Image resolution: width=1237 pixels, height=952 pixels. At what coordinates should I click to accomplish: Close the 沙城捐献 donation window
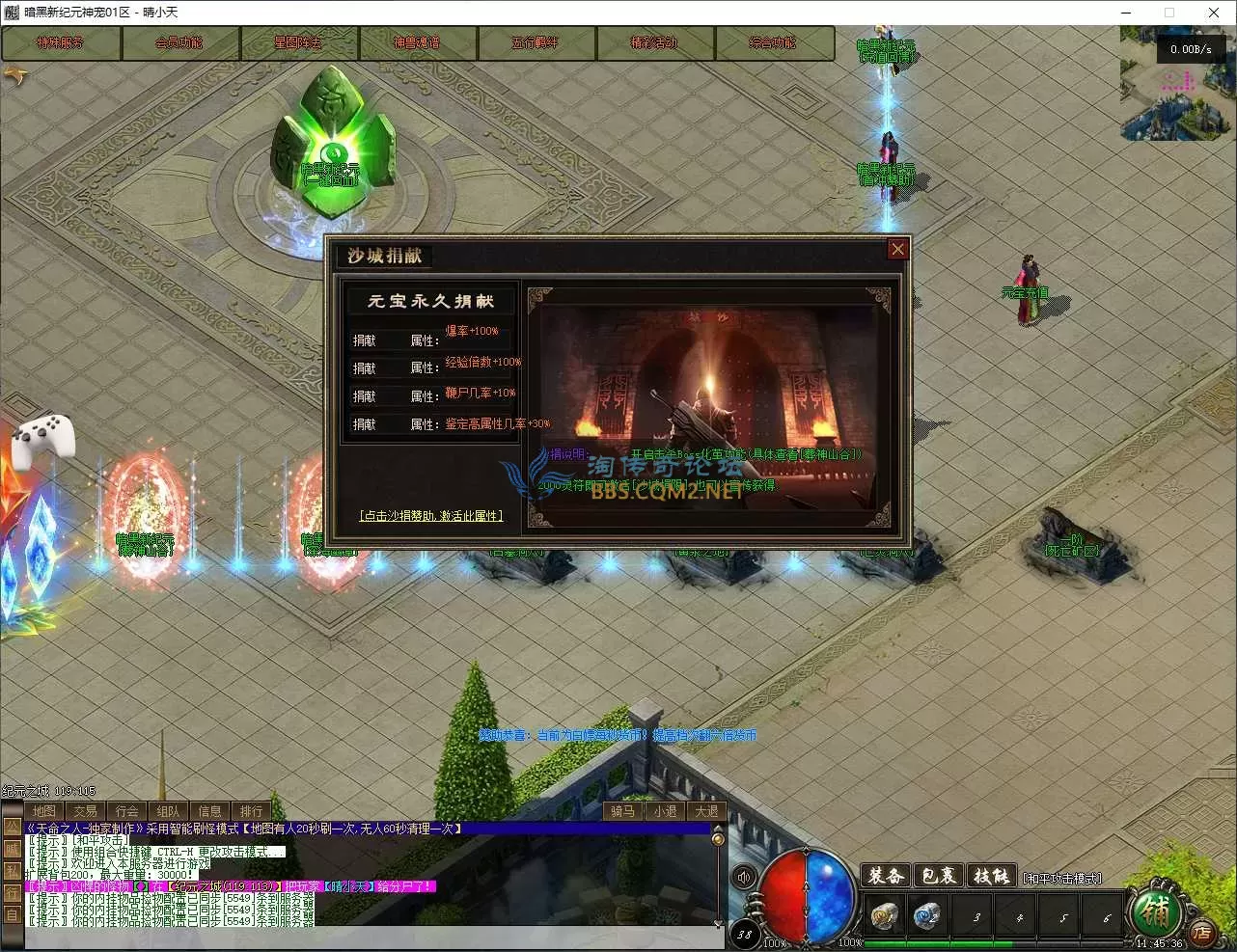click(x=897, y=249)
